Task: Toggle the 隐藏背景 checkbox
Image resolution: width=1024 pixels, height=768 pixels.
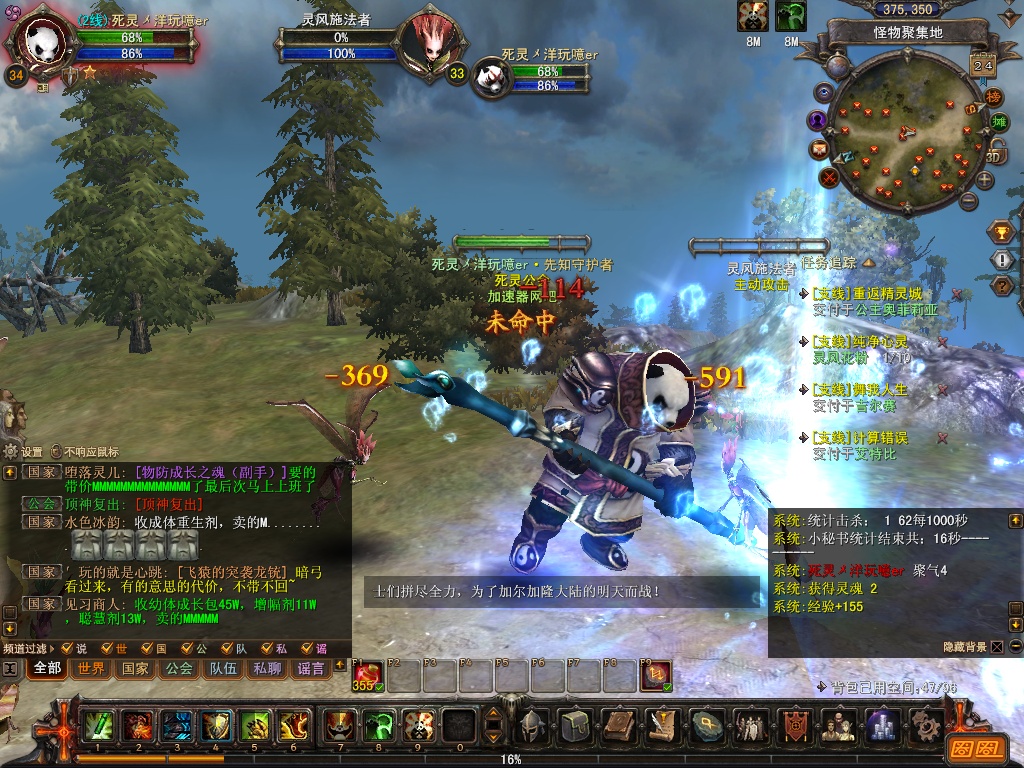Action: coord(996,647)
